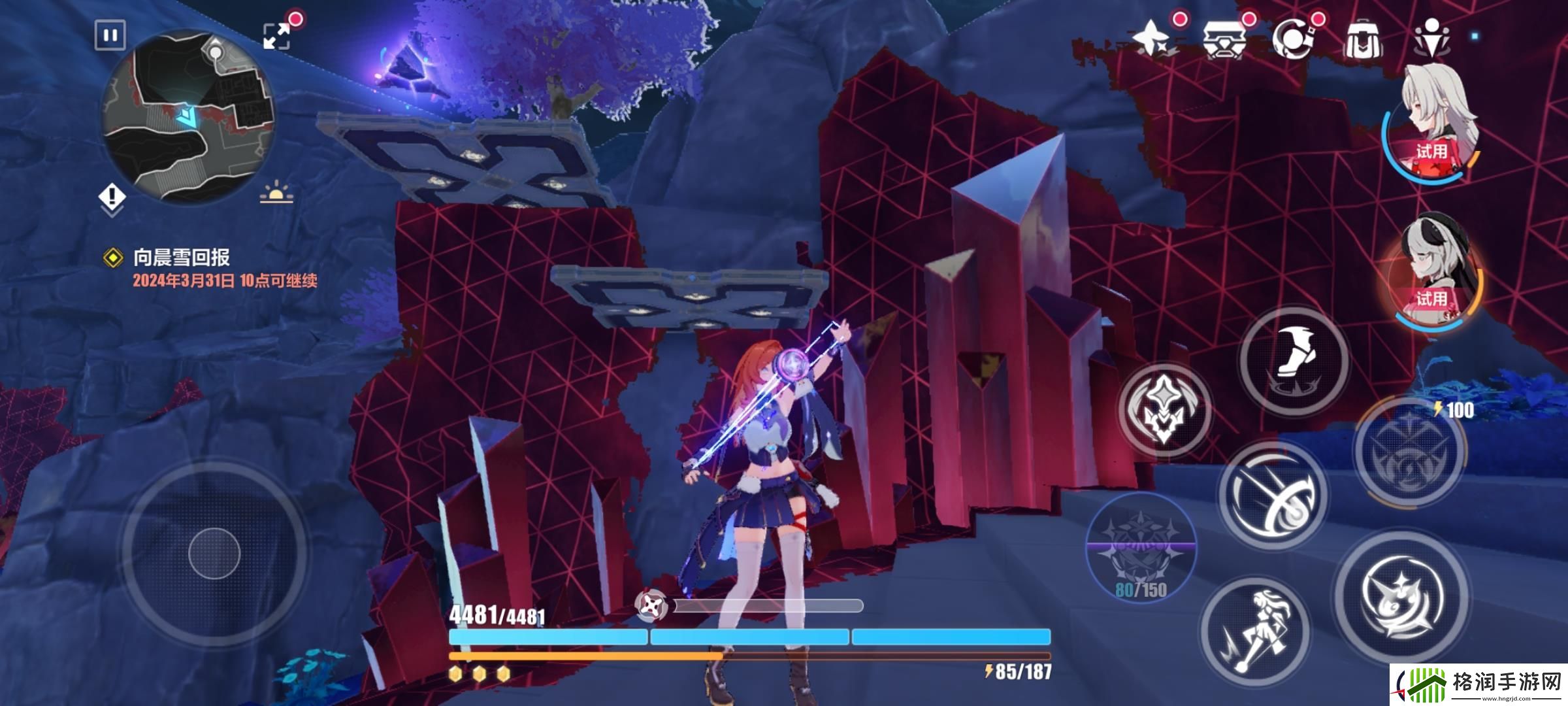Tap the running figure dodge button
Image resolution: width=1568 pixels, height=706 pixels.
point(1254,632)
